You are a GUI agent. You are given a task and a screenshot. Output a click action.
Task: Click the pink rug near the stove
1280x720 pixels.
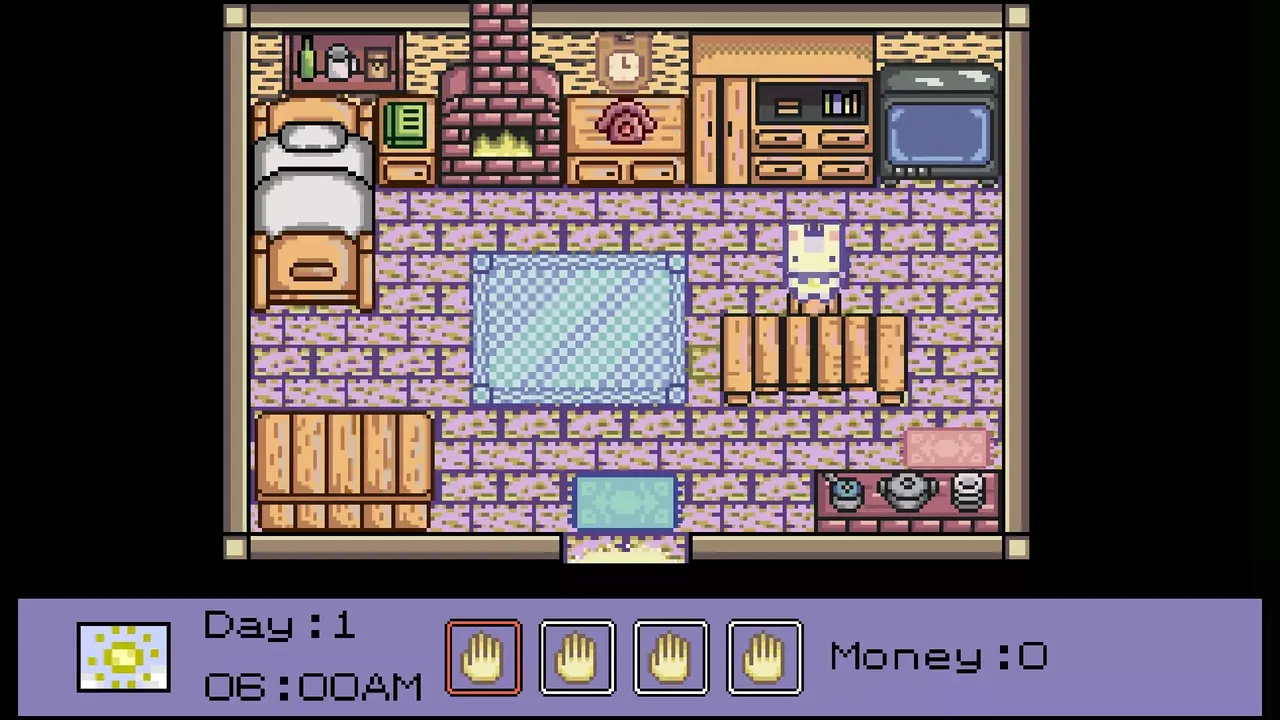click(945, 445)
